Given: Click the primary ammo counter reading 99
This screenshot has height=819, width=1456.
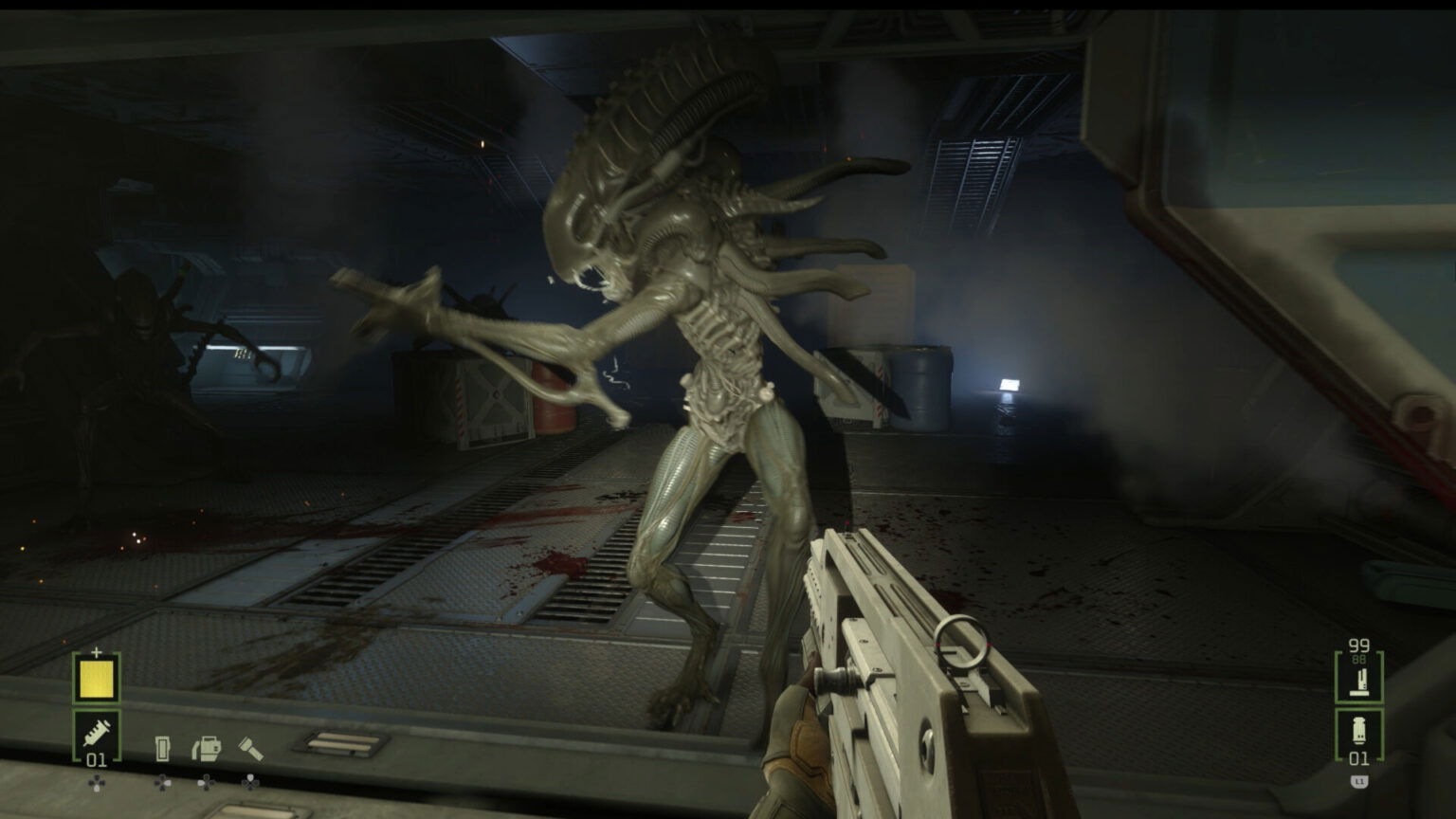Looking at the screenshot, I should [1358, 646].
